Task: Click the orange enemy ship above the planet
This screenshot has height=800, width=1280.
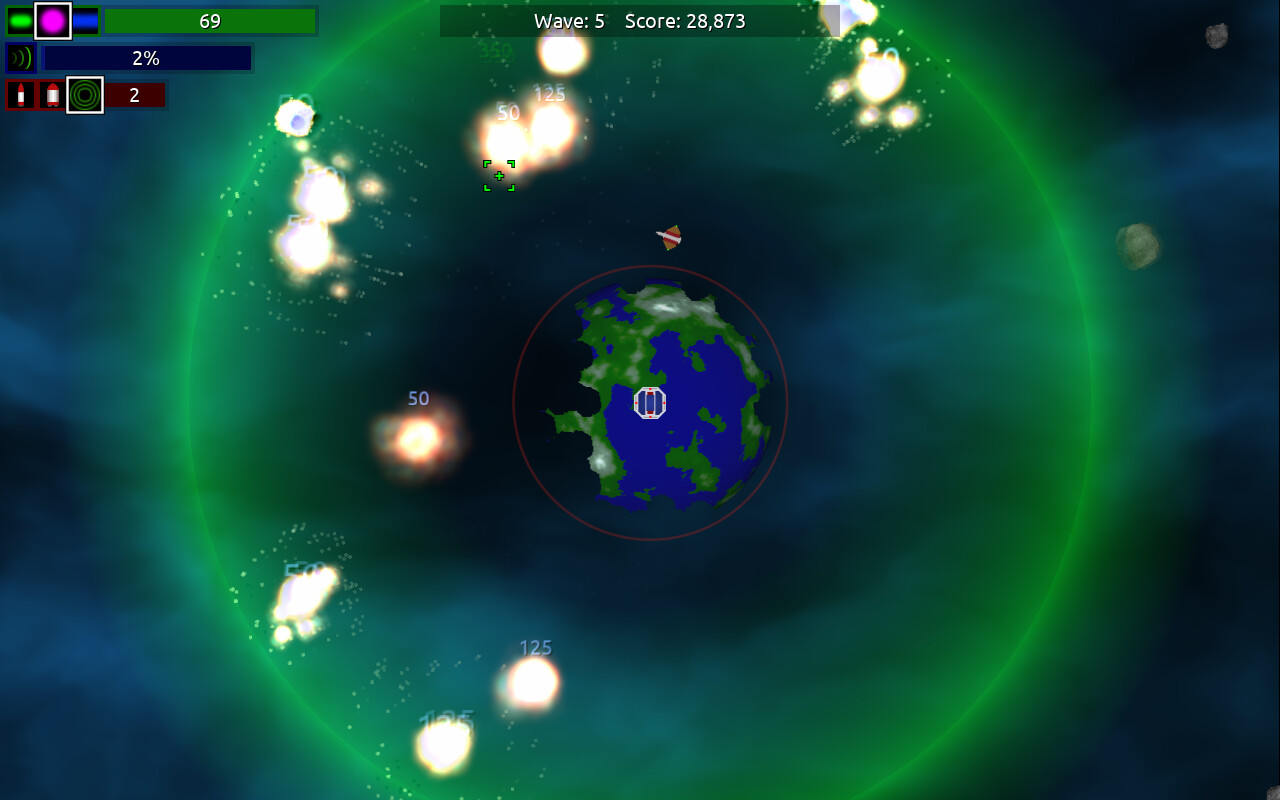Action: coord(668,237)
